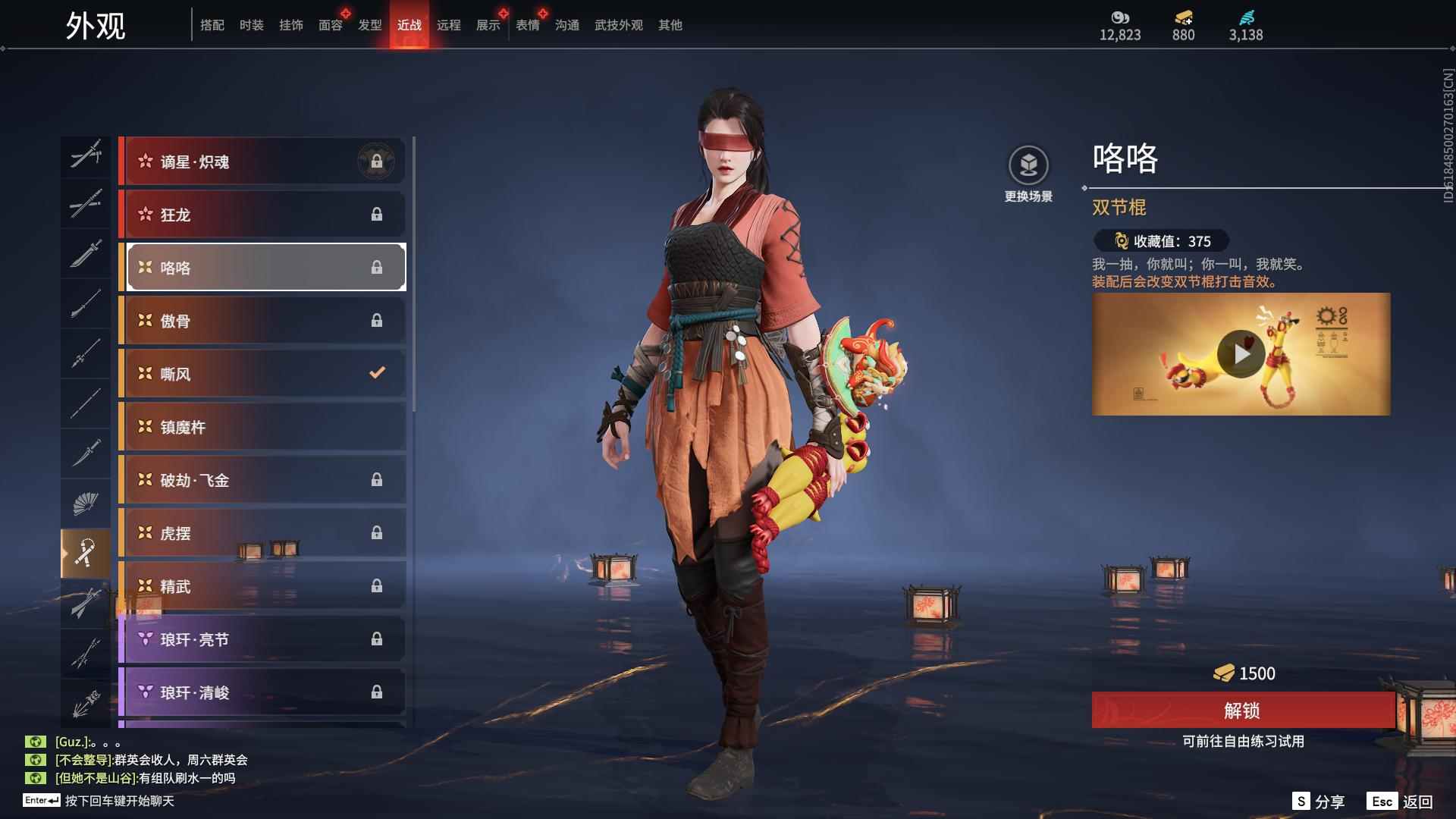Click the lock icon on 狂龙 skin
The image size is (1456, 819).
click(377, 215)
